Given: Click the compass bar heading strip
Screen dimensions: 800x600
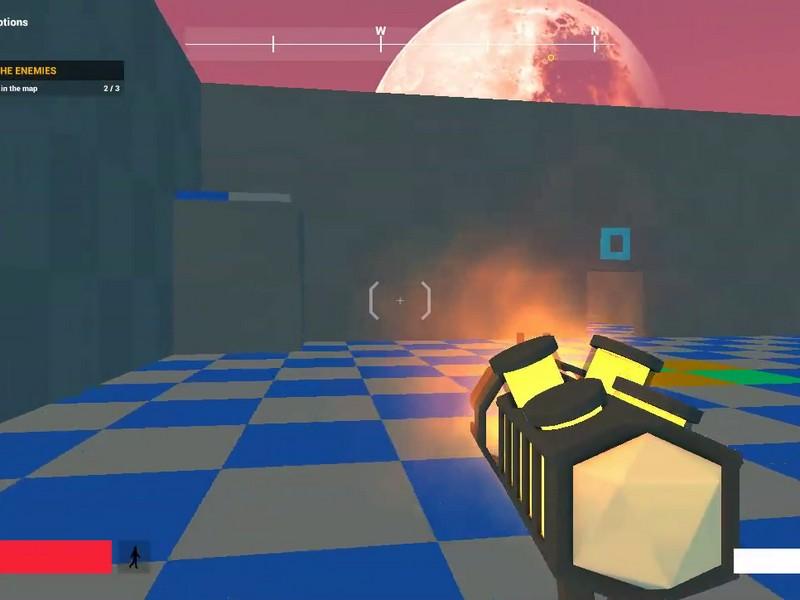Looking at the screenshot, I should [398, 42].
